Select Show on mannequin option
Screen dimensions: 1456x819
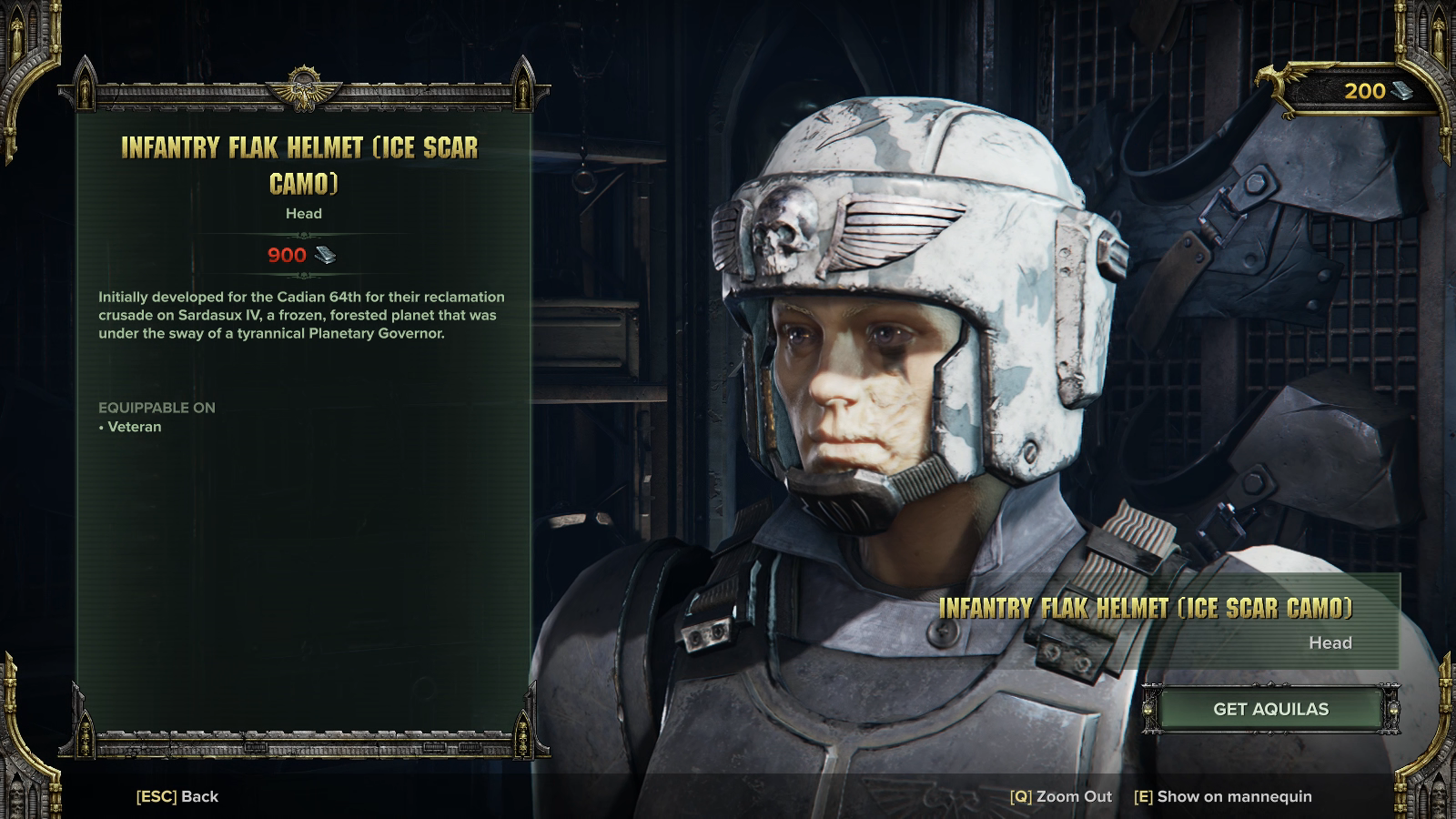pyautogui.click(x=1223, y=796)
